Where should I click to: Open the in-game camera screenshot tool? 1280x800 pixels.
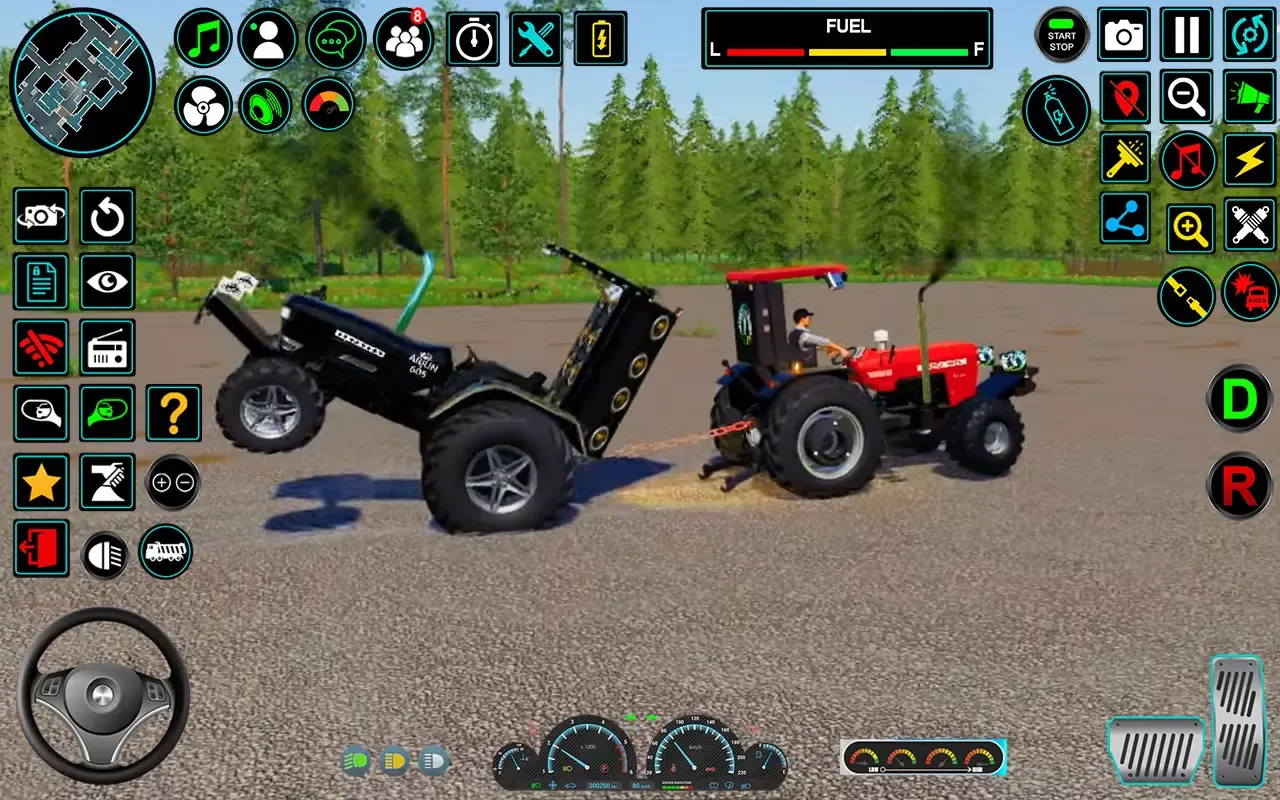point(1123,33)
